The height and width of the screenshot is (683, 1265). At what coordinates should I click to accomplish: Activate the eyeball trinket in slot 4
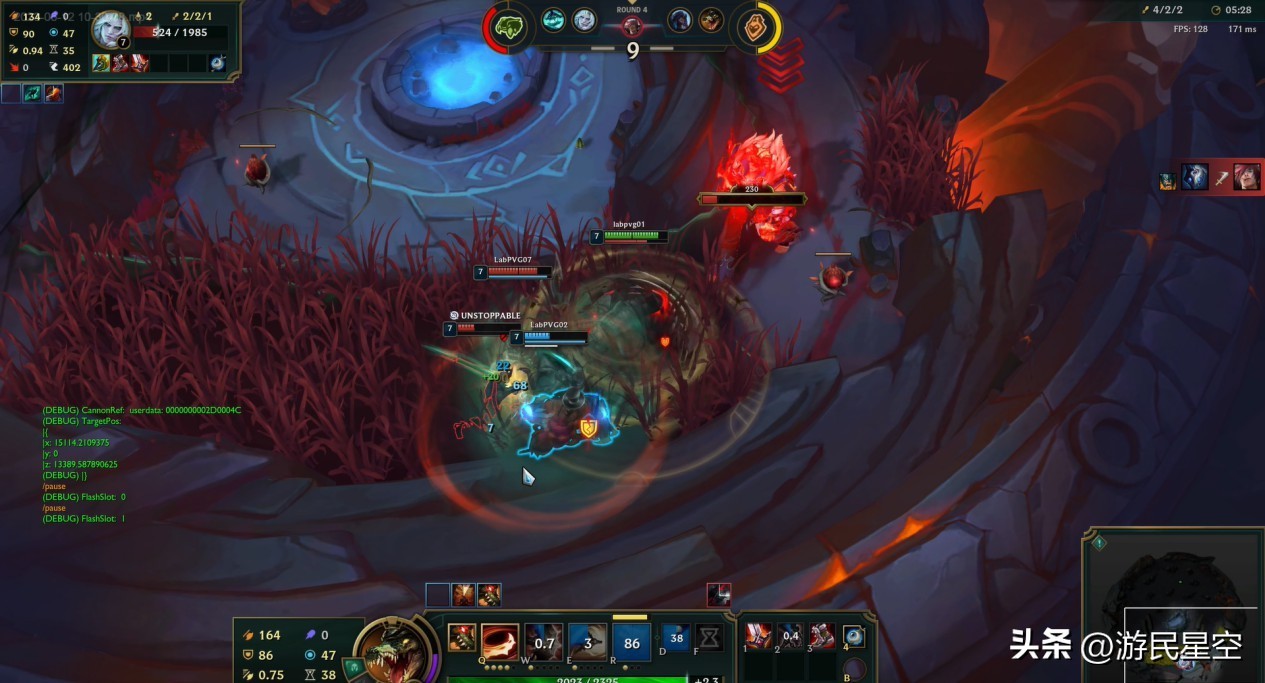point(854,636)
